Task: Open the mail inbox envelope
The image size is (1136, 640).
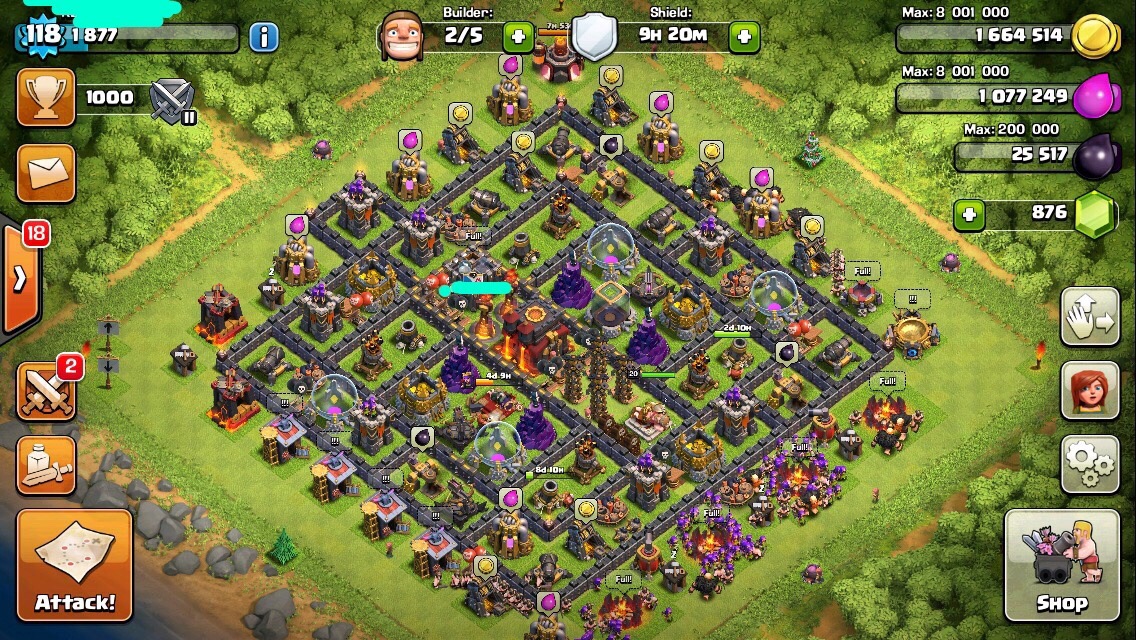Action: [45, 172]
